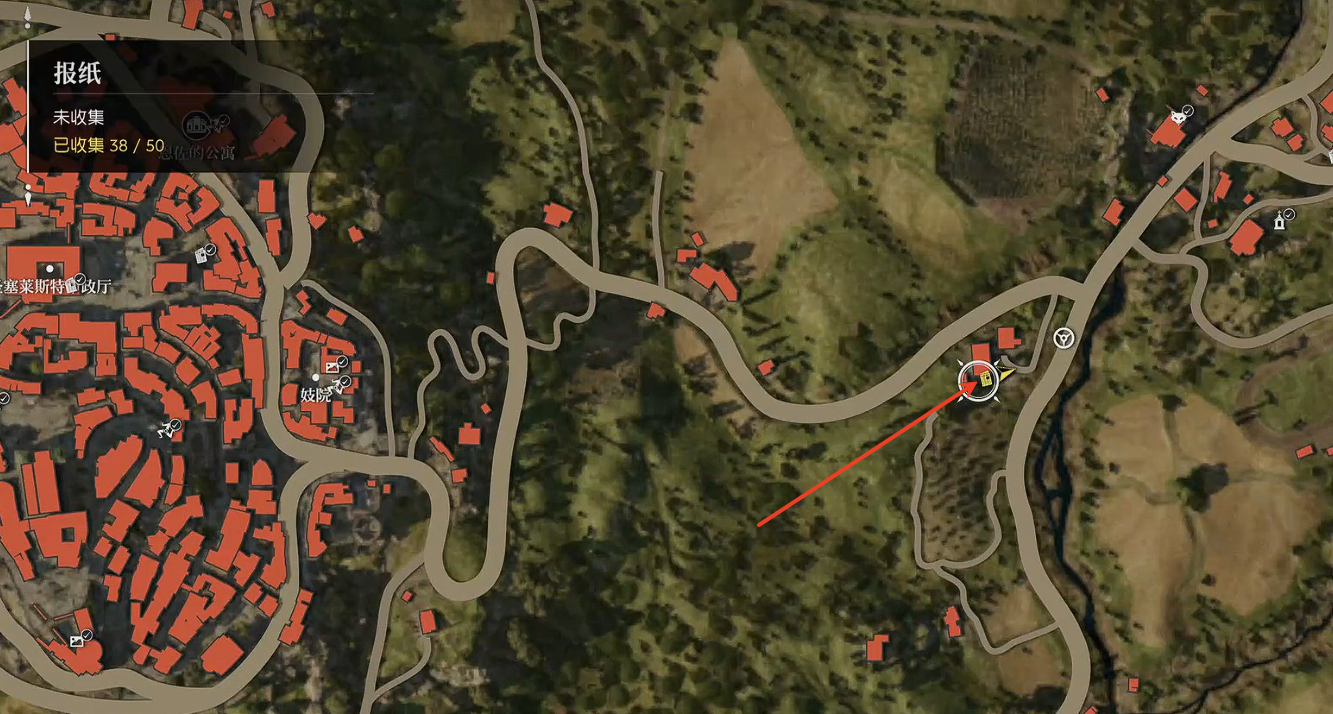Viewport: 1333px width, 714px height.
Task: Click the building icon at 恩佐的公寓
Action: click(x=196, y=125)
